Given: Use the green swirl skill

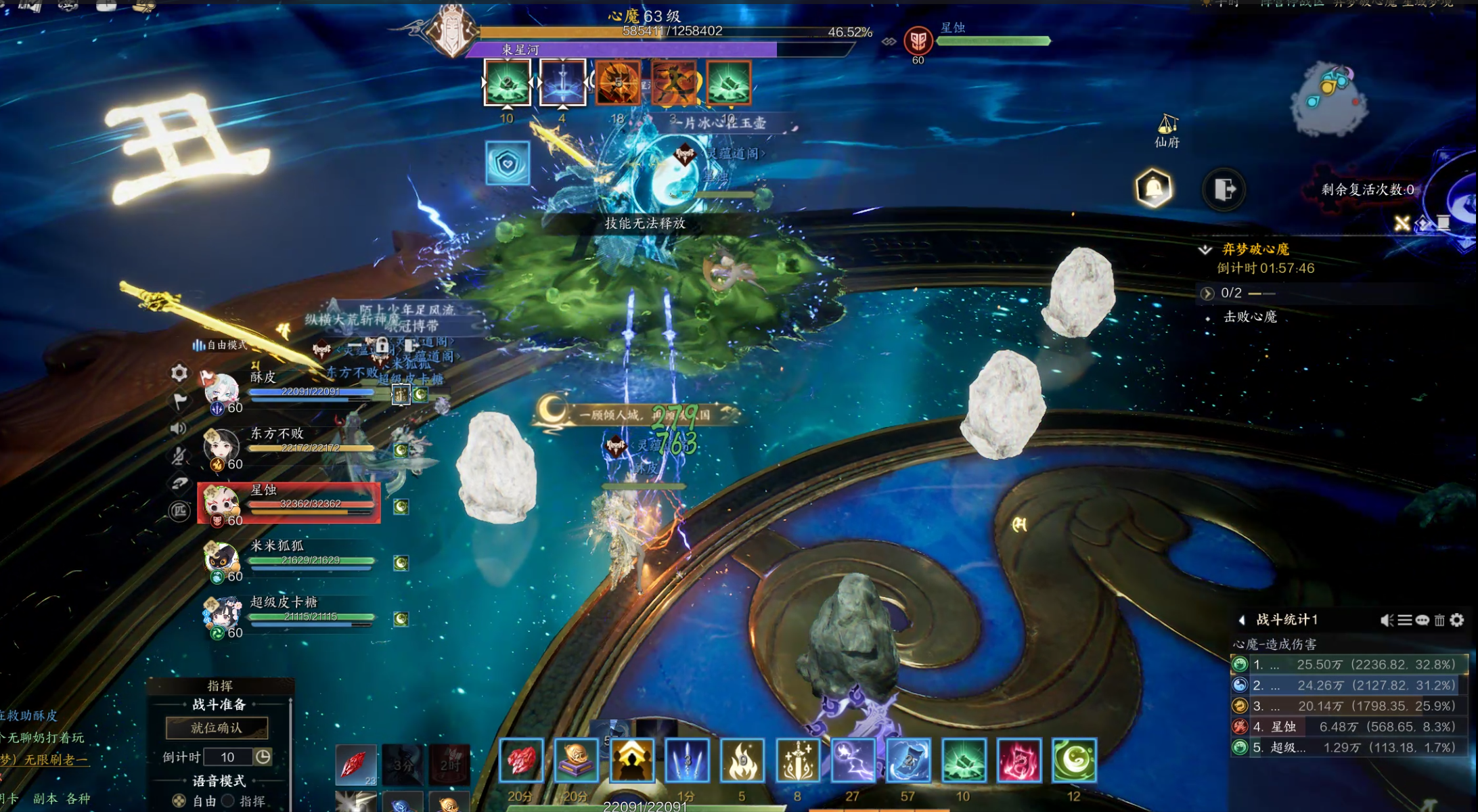Looking at the screenshot, I should 1074,760.
